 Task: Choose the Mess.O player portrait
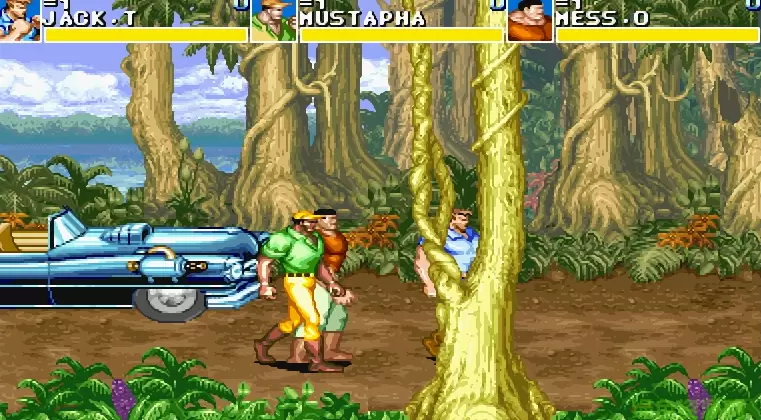coord(529,21)
